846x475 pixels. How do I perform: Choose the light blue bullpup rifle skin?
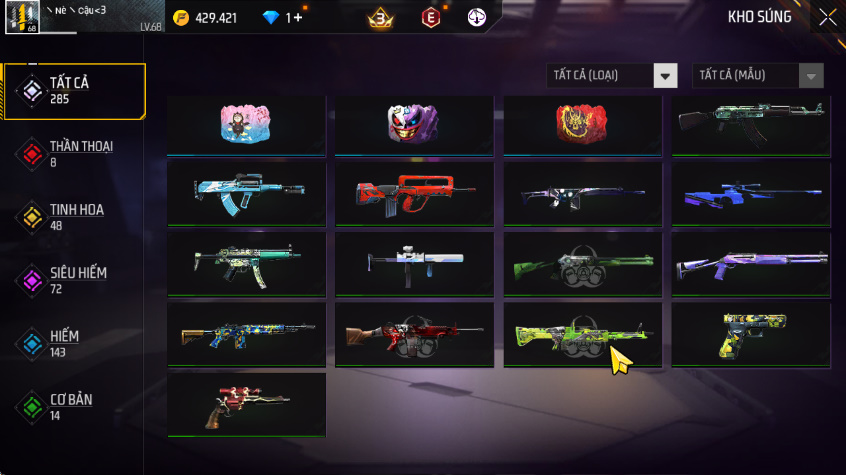pyautogui.click(x=246, y=193)
